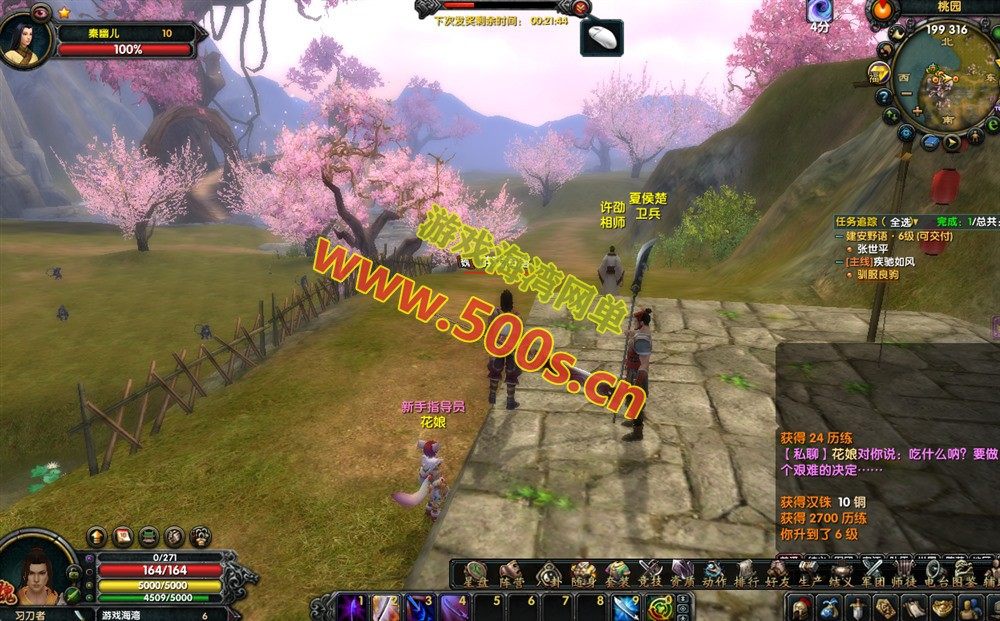Open the calendar icon above the health bar

[123, 536]
